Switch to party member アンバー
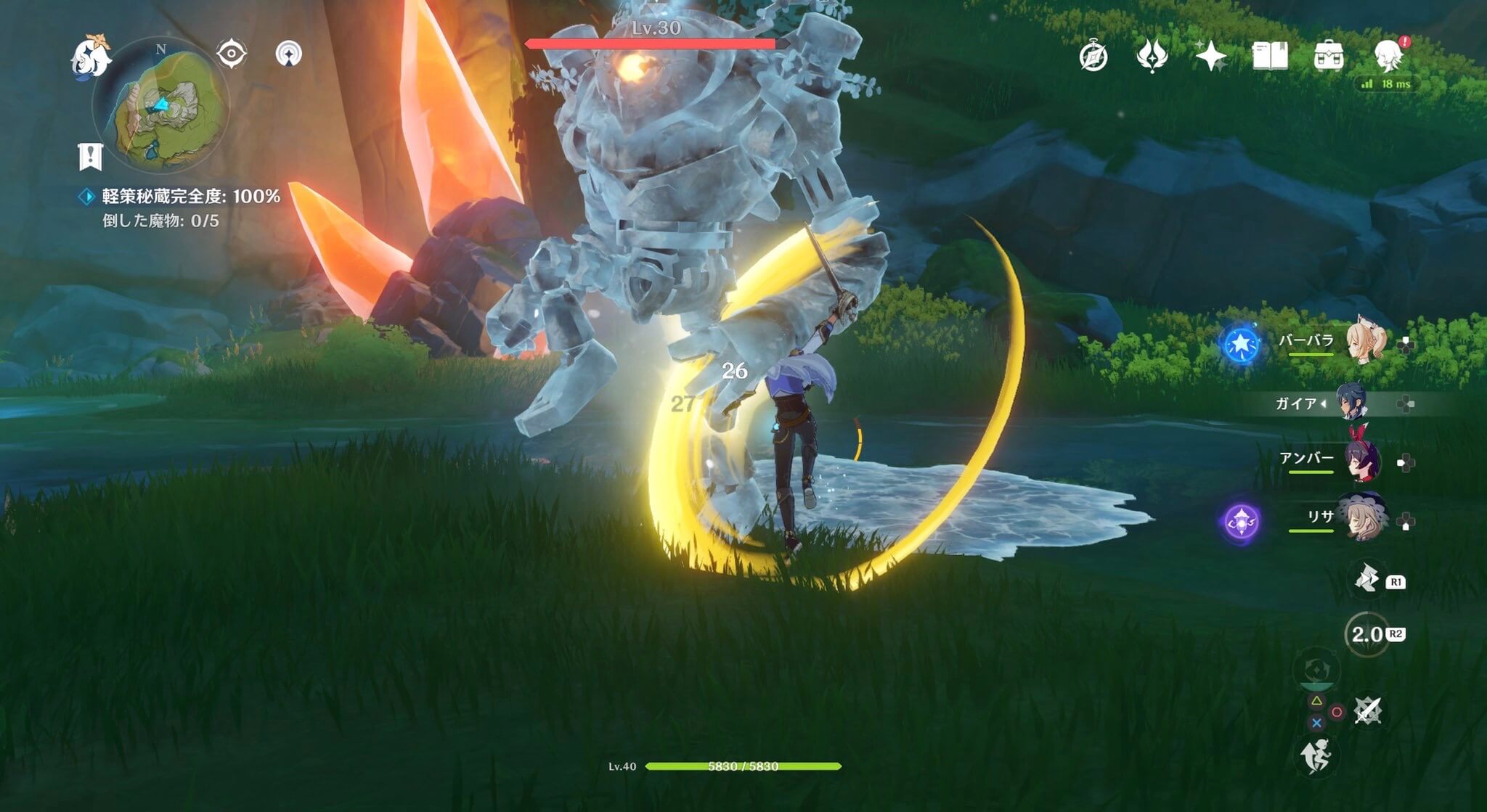Image resolution: width=1487 pixels, height=812 pixels. click(x=1362, y=460)
